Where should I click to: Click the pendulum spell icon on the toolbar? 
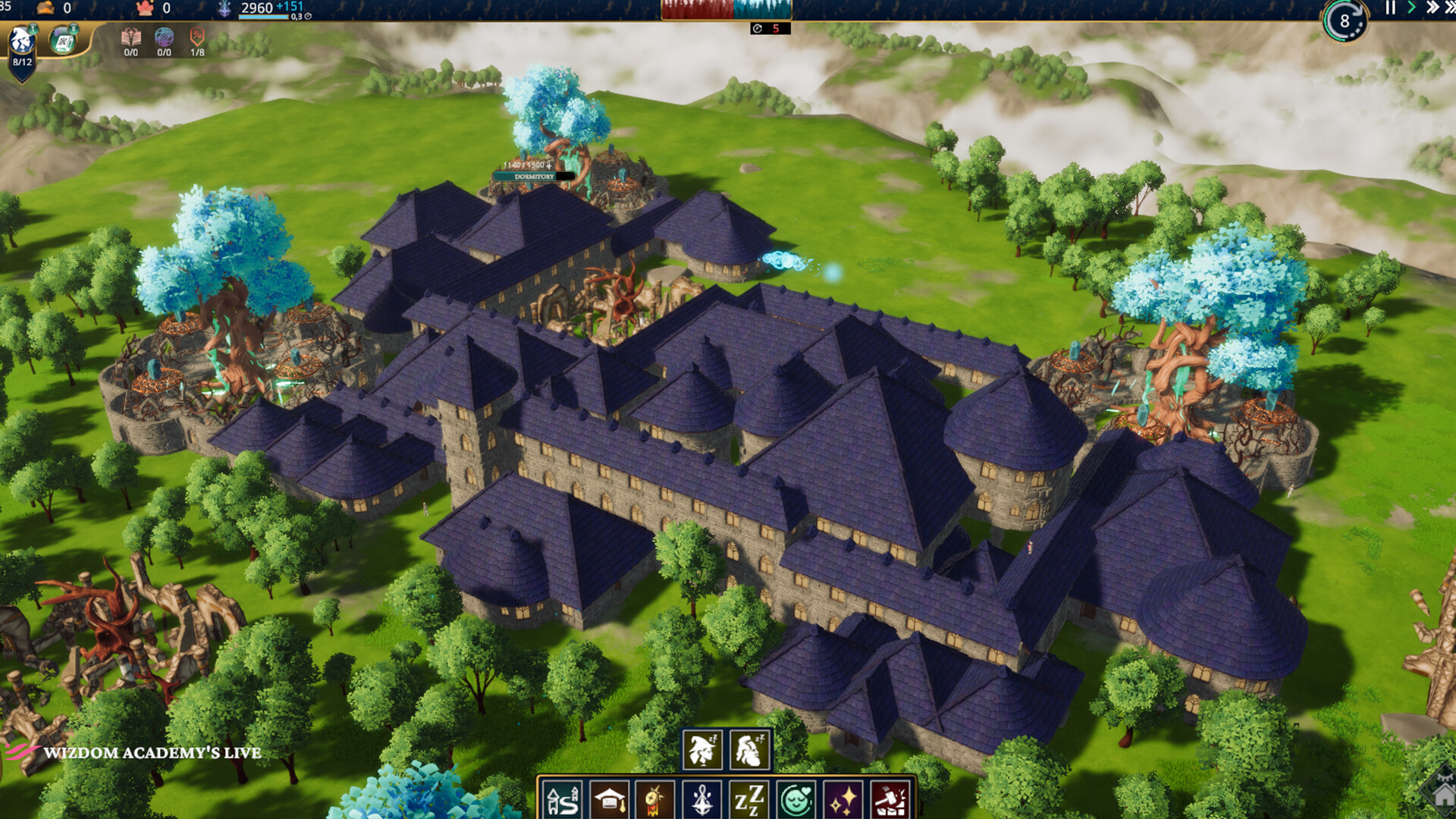click(701, 799)
